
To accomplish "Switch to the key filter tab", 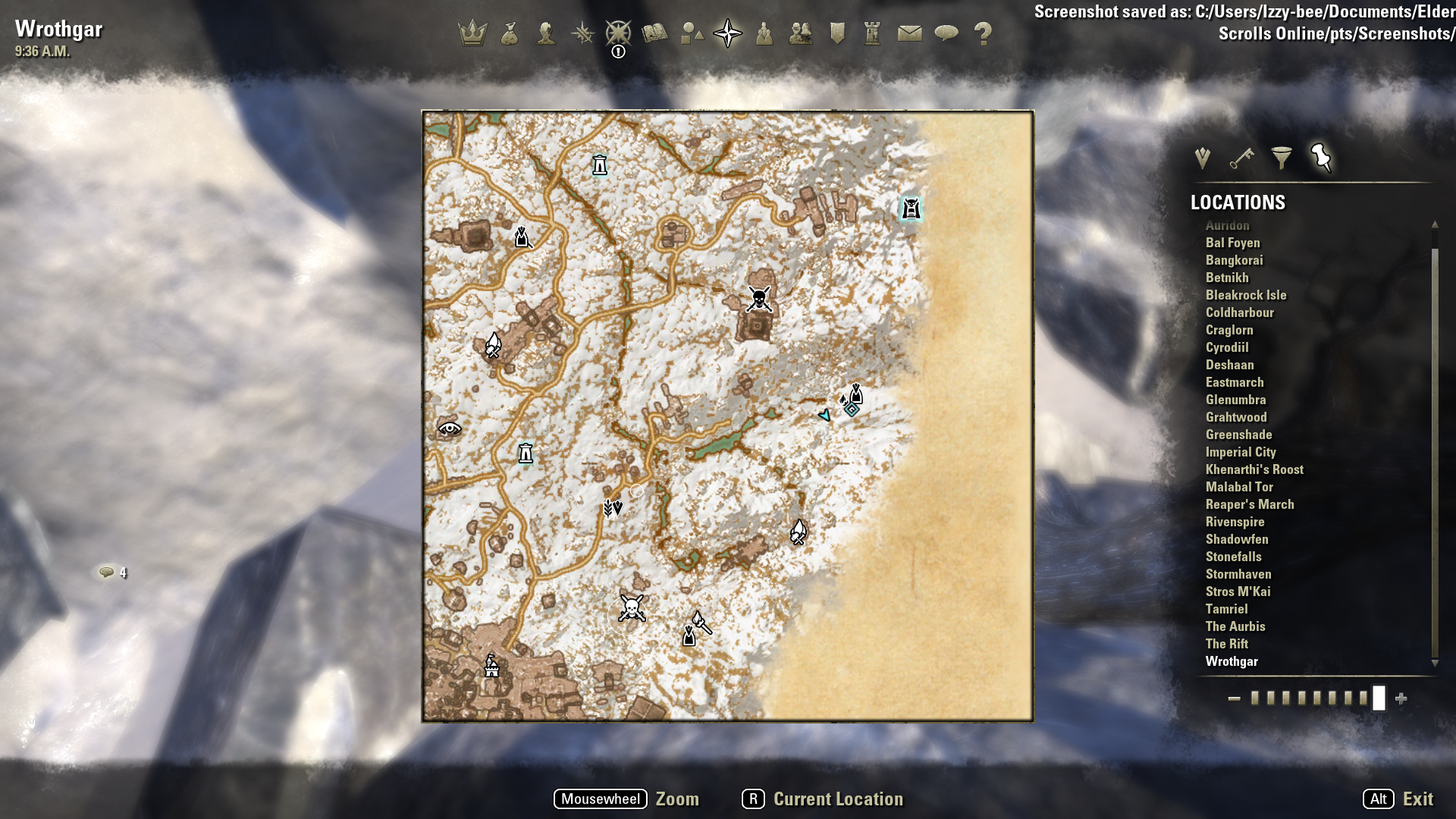I will [x=1242, y=158].
